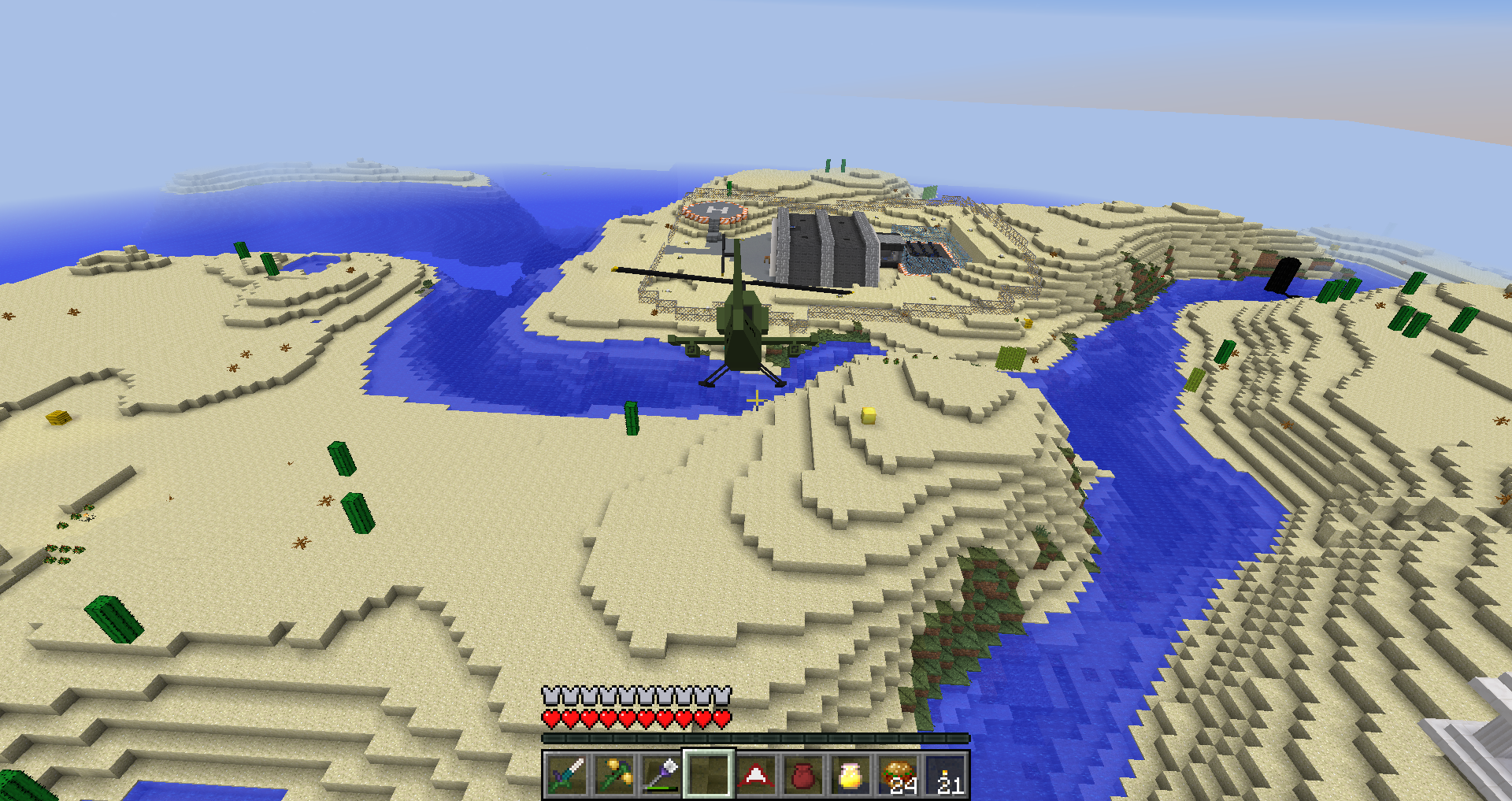Choose the red pouch hotbar slot
The width and height of the screenshot is (1512, 801).
[x=803, y=775]
